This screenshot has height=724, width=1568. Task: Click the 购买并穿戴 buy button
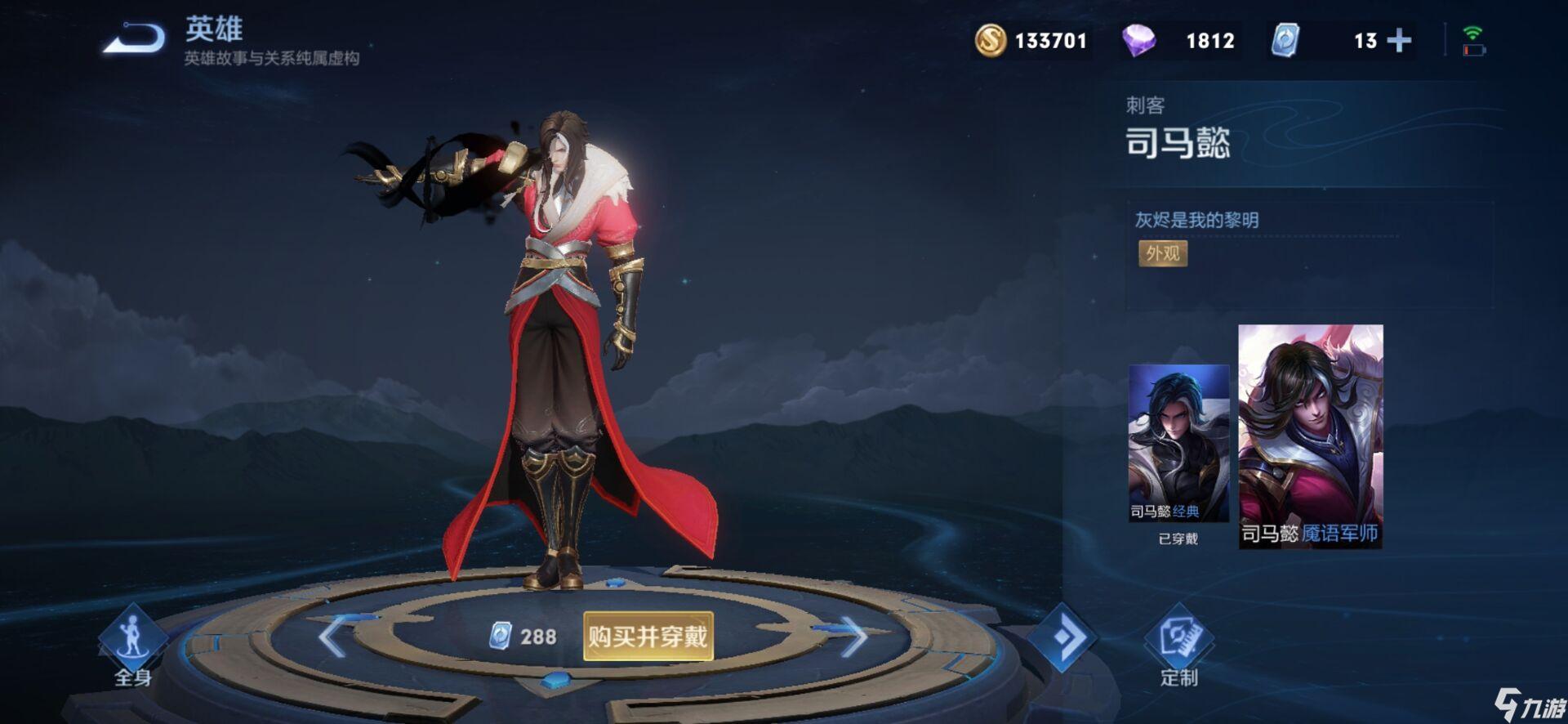(648, 636)
